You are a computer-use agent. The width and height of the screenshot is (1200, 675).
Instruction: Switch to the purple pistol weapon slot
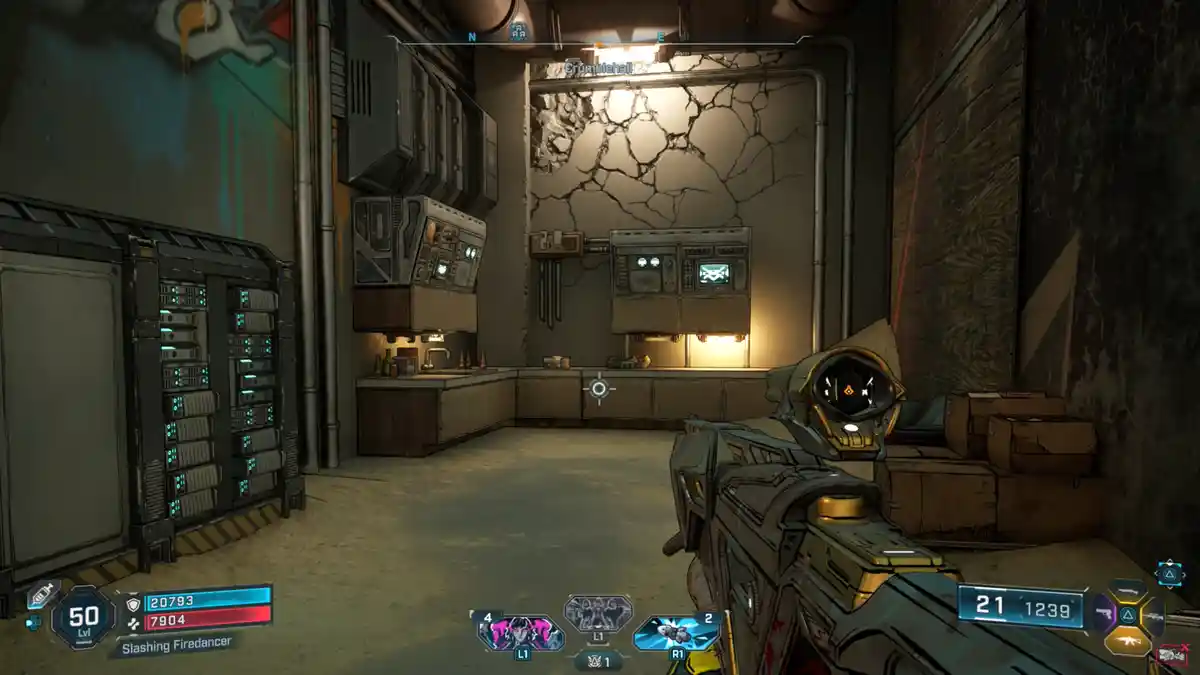(1102, 615)
